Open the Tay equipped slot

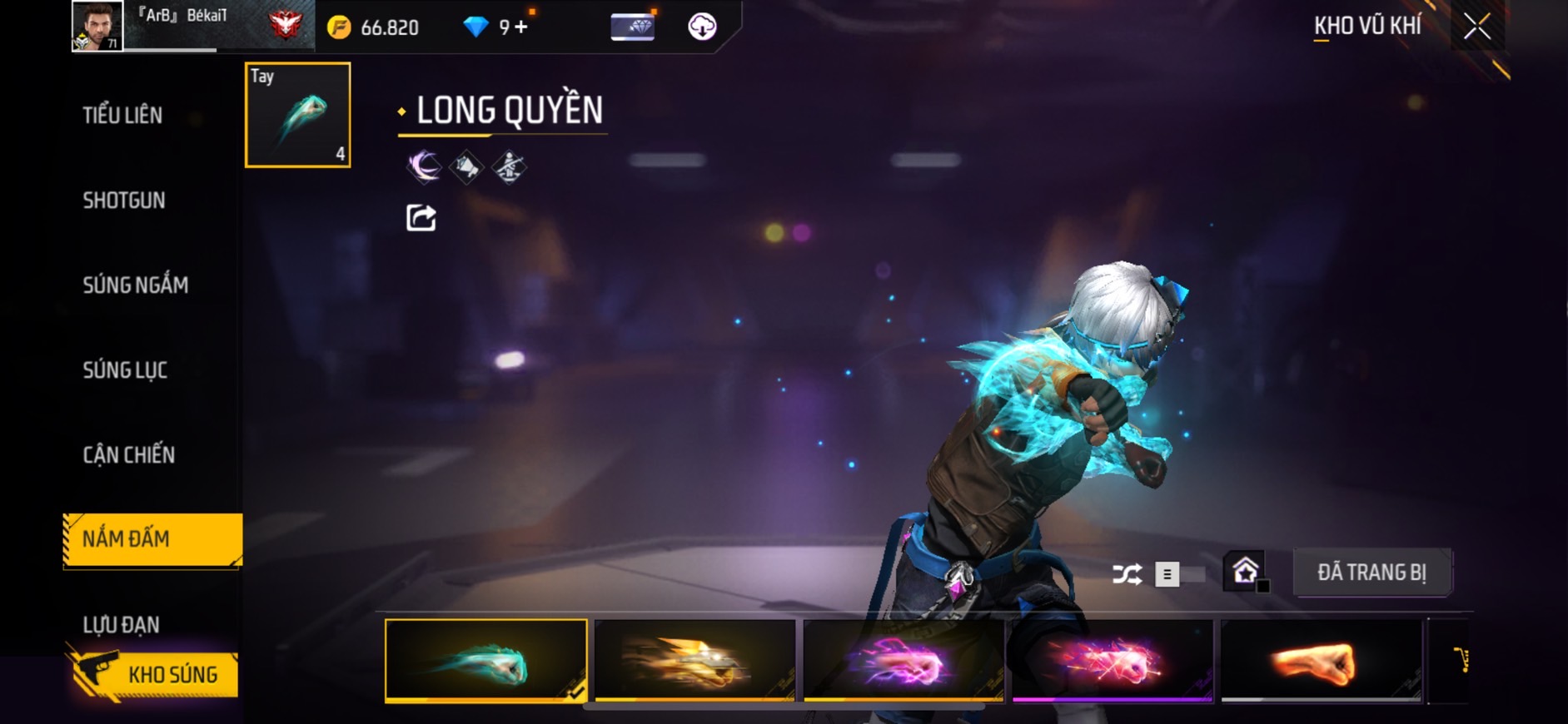(x=298, y=115)
